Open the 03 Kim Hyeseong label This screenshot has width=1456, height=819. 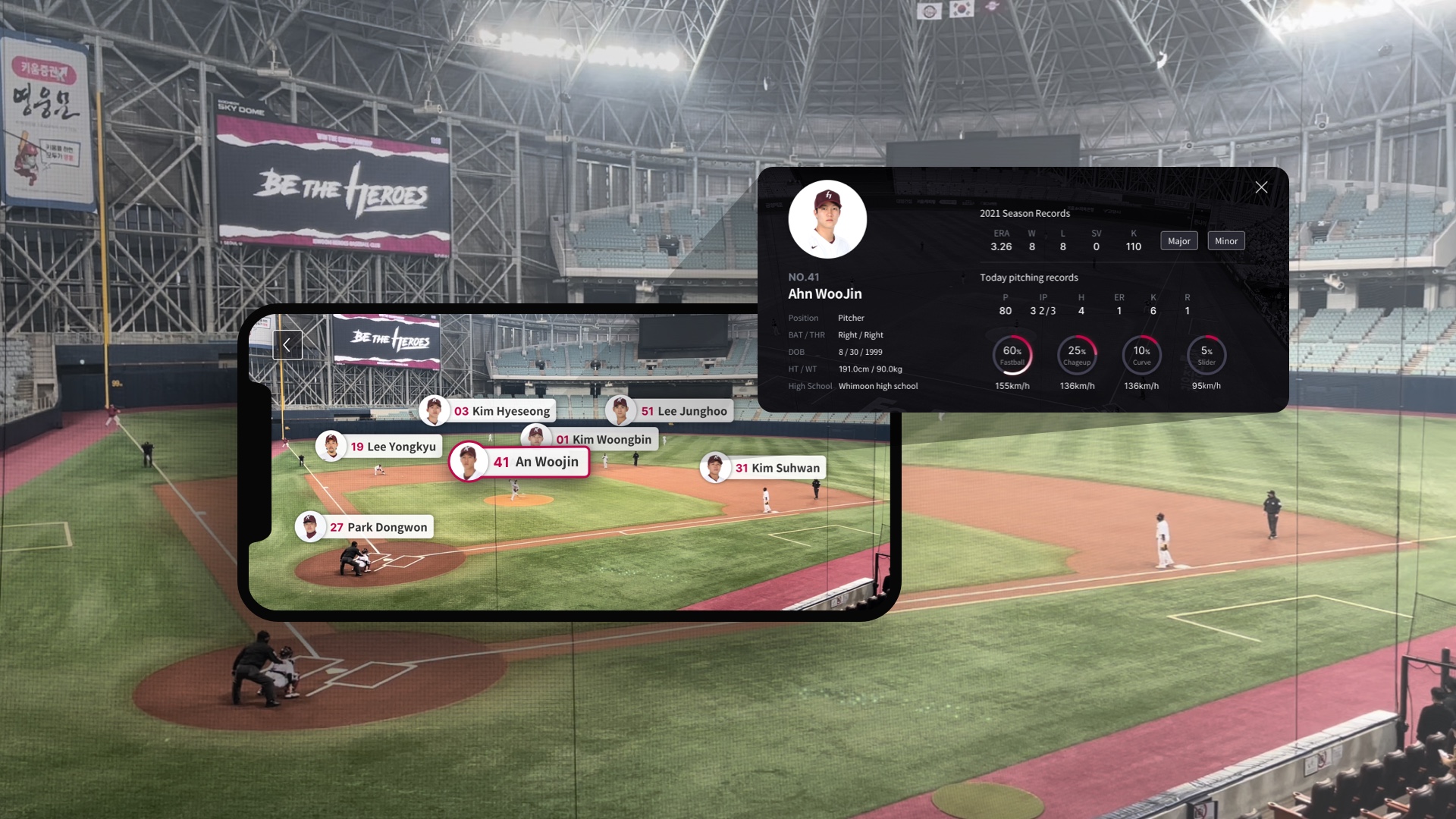pyautogui.click(x=500, y=410)
